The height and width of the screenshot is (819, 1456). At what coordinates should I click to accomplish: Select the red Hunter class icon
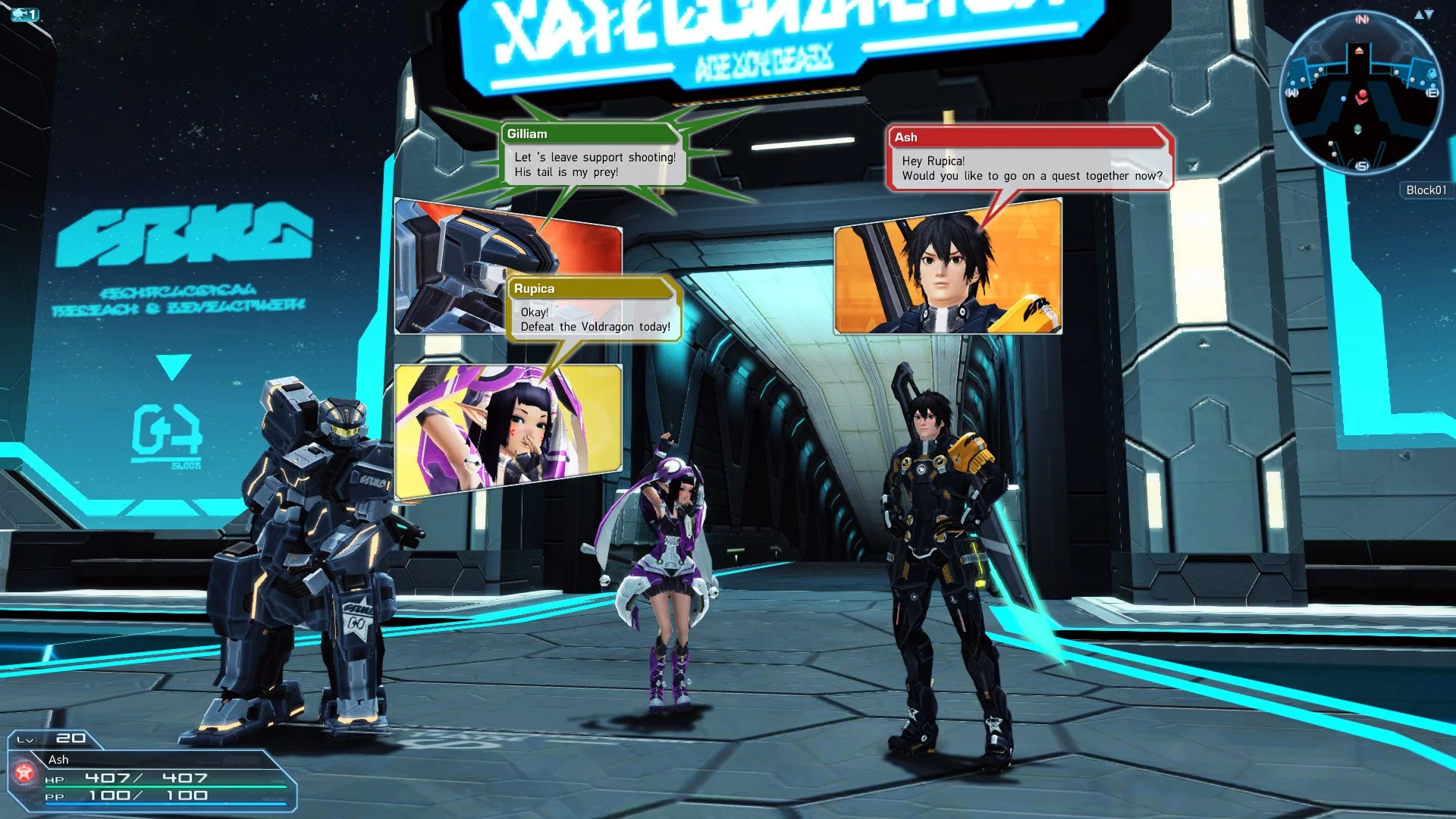(x=24, y=773)
